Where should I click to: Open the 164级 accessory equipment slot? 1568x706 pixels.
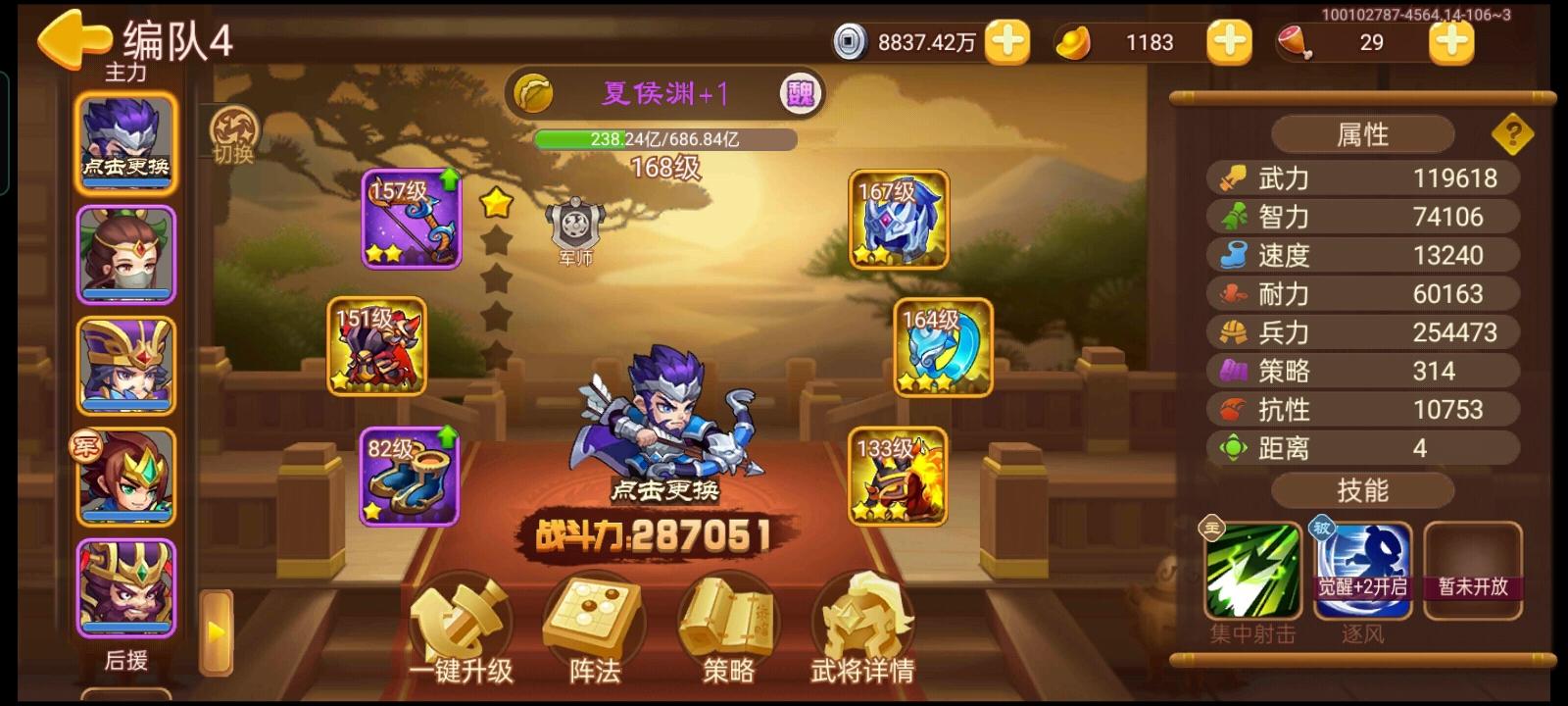941,348
